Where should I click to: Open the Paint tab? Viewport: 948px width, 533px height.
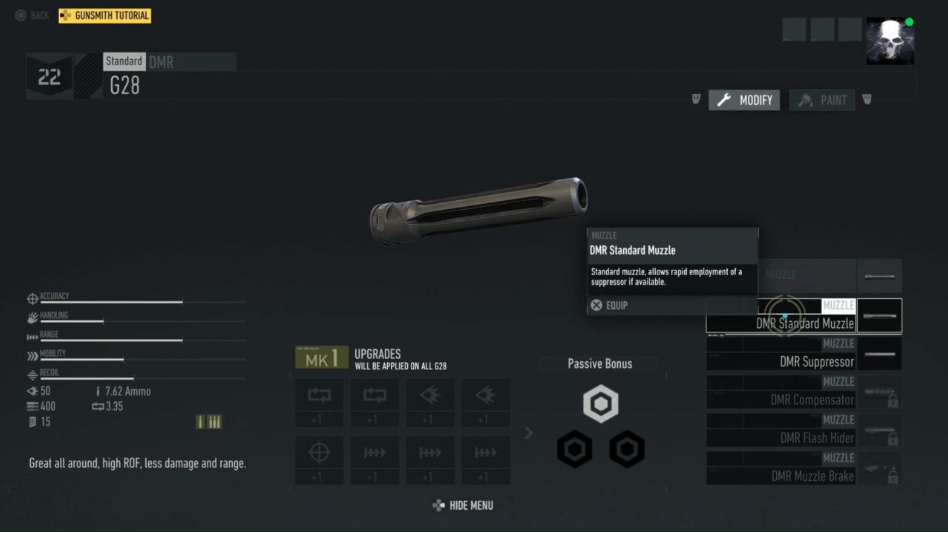coord(822,100)
